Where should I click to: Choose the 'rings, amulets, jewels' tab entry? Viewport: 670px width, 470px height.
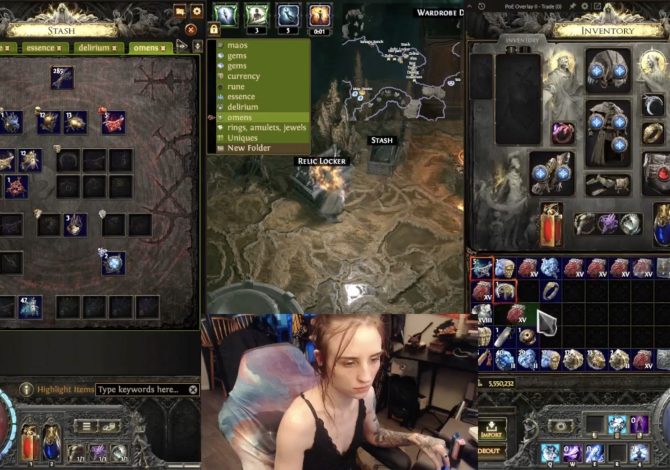(265, 127)
